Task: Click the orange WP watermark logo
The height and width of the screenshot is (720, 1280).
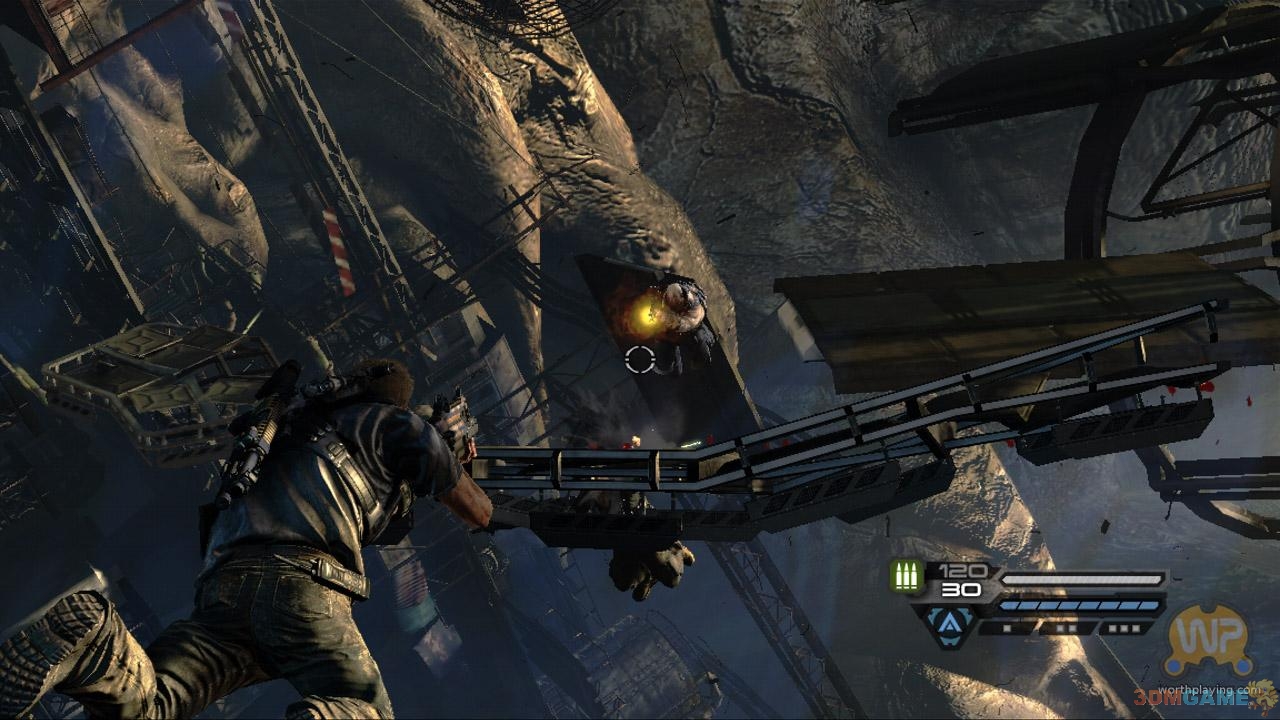Action: [x=1209, y=639]
